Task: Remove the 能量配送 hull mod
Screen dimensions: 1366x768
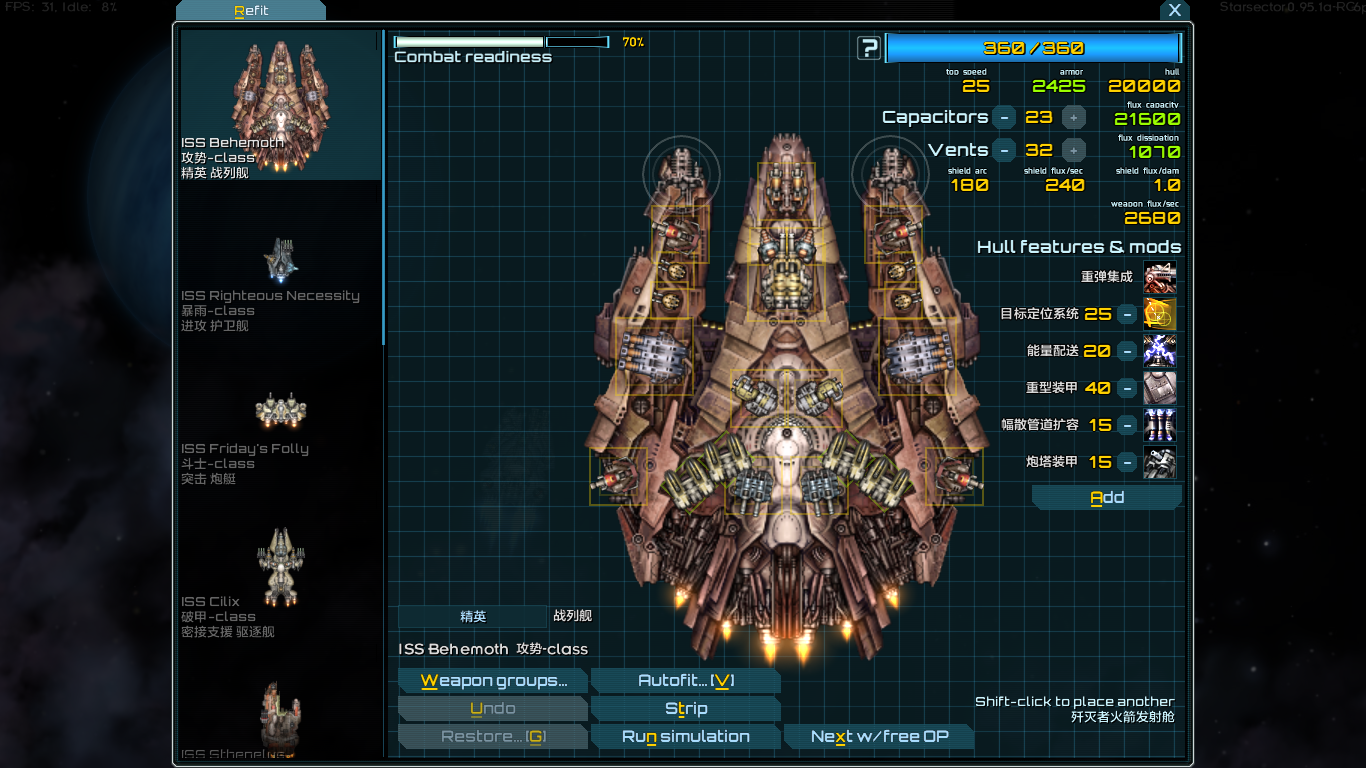Action: tap(1127, 351)
